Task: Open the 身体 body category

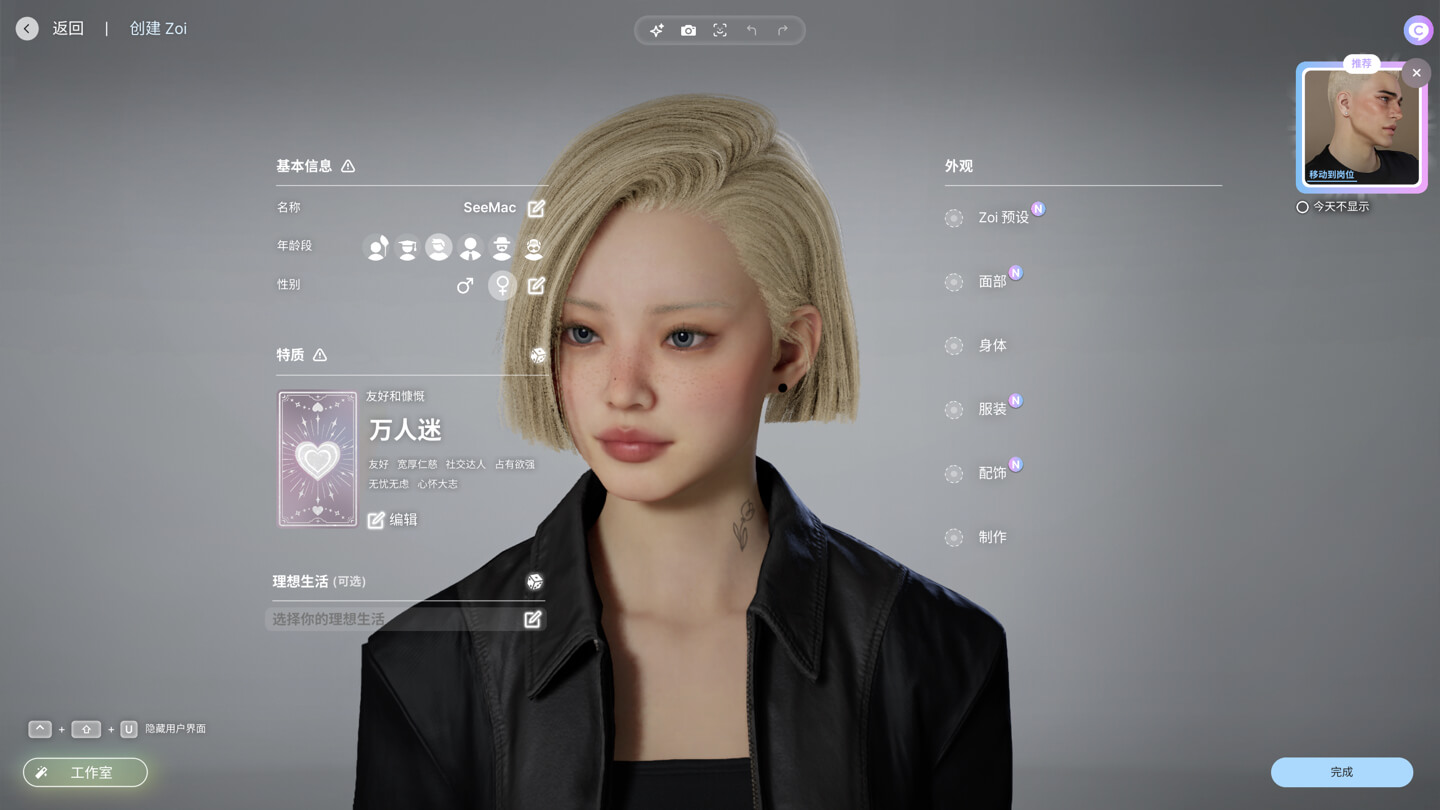Action: pyautogui.click(x=991, y=345)
